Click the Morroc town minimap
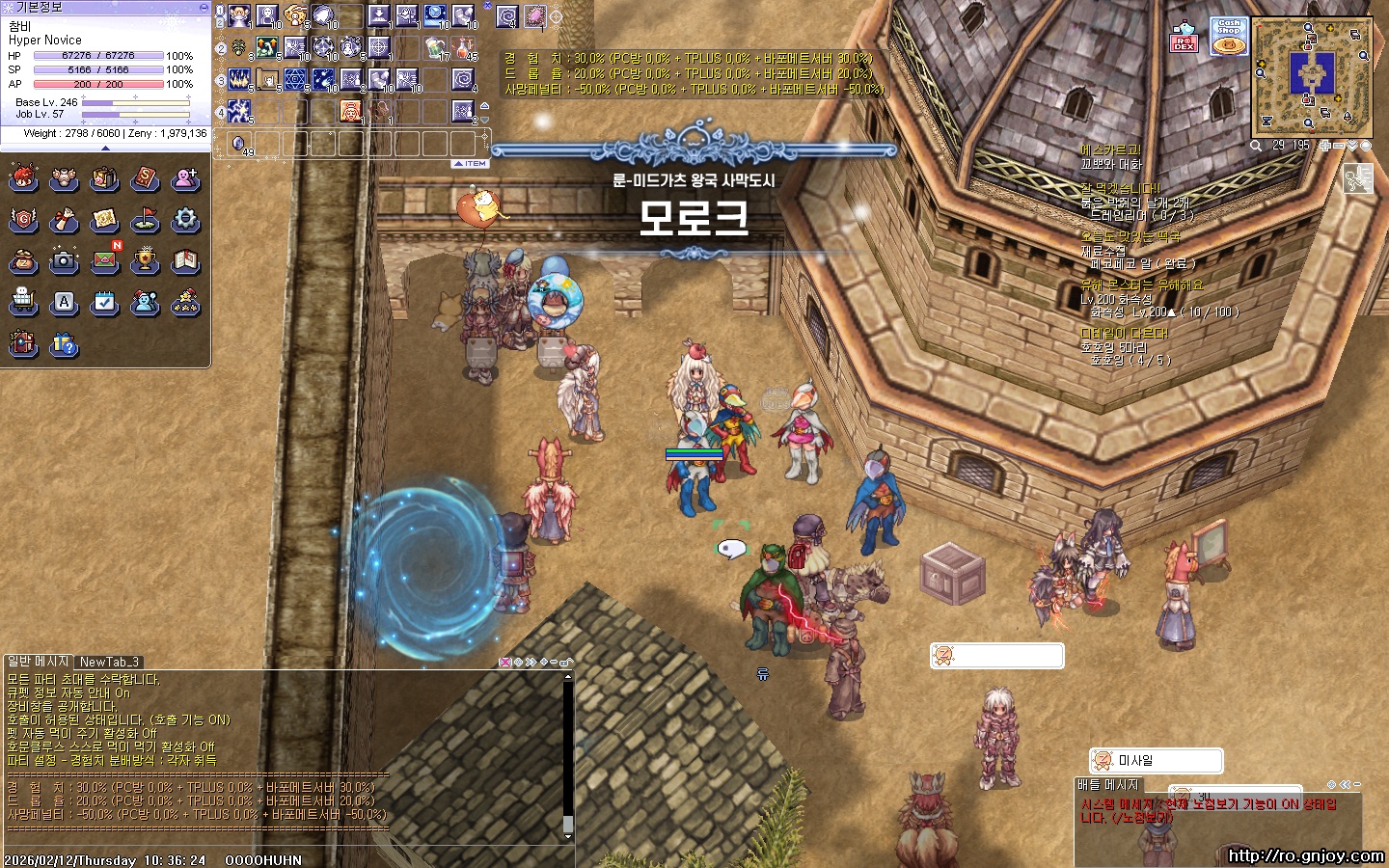The height and width of the screenshot is (868, 1389). coord(1312,76)
